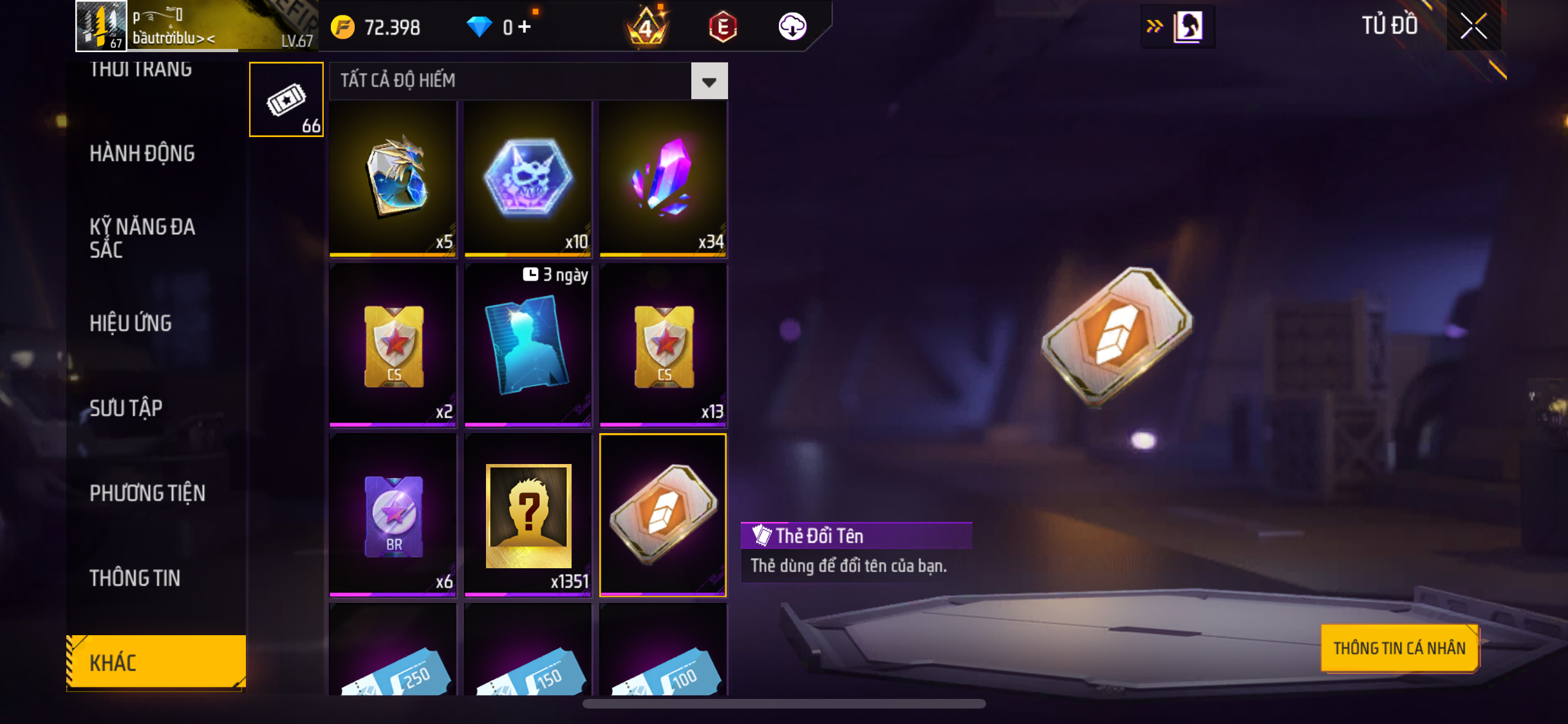Image resolution: width=1568 pixels, height=724 pixels.
Task: Select the Hiệu Ứng category
Action: coord(131,323)
